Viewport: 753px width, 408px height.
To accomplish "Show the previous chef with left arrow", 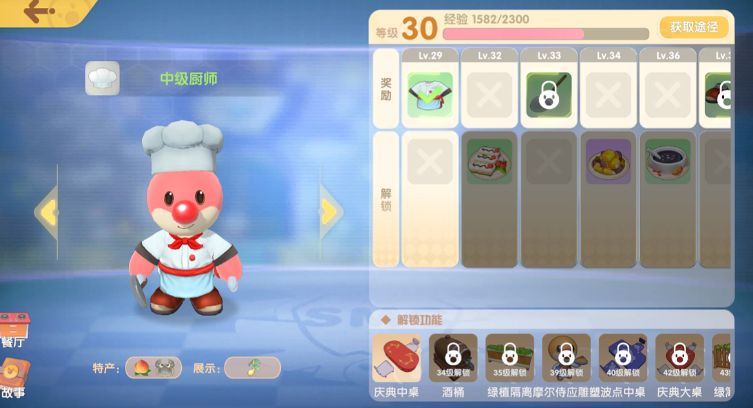I will click(x=46, y=211).
